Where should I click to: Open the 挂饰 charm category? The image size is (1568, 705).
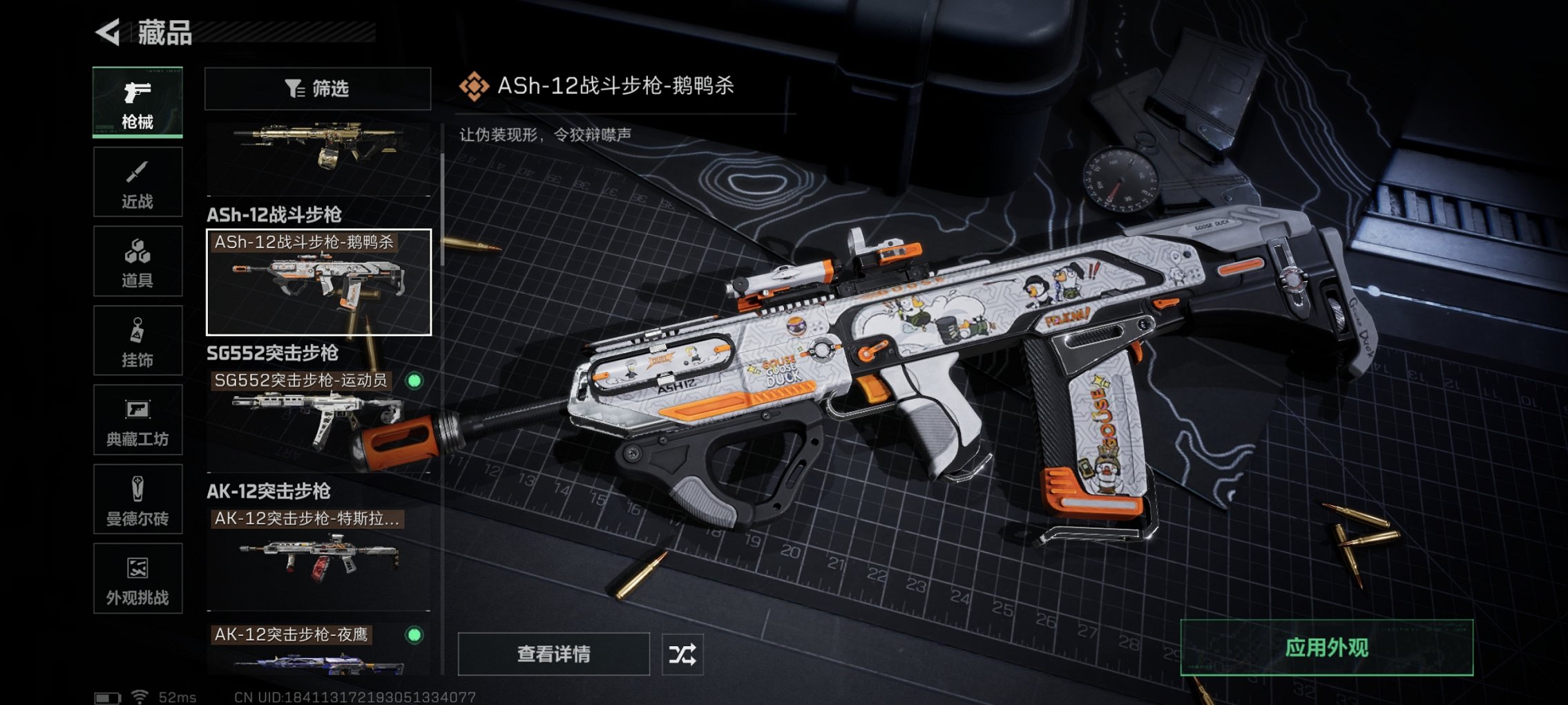(136, 340)
